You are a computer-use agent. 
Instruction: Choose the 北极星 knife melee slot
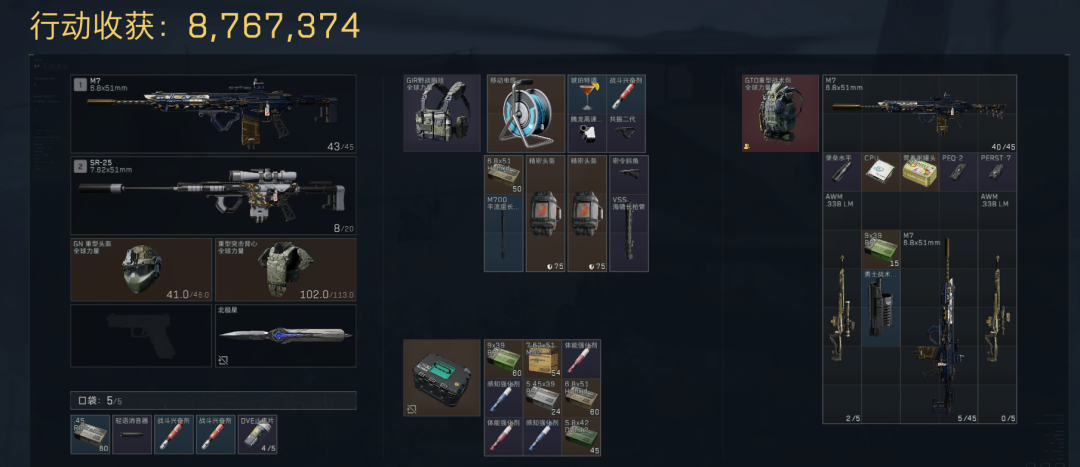click(x=285, y=335)
